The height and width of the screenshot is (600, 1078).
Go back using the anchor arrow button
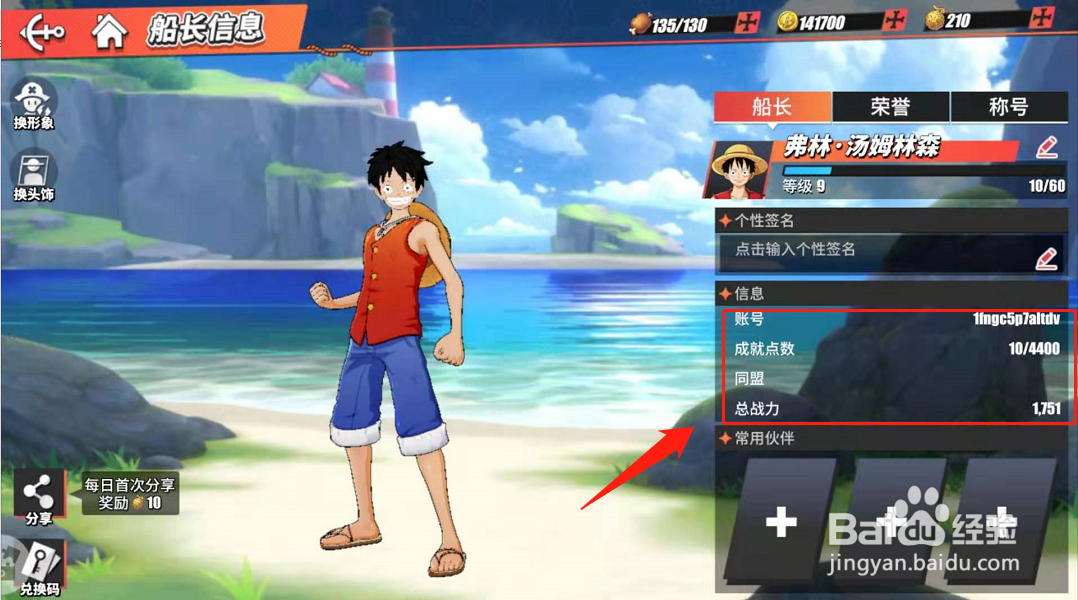(42, 31)
